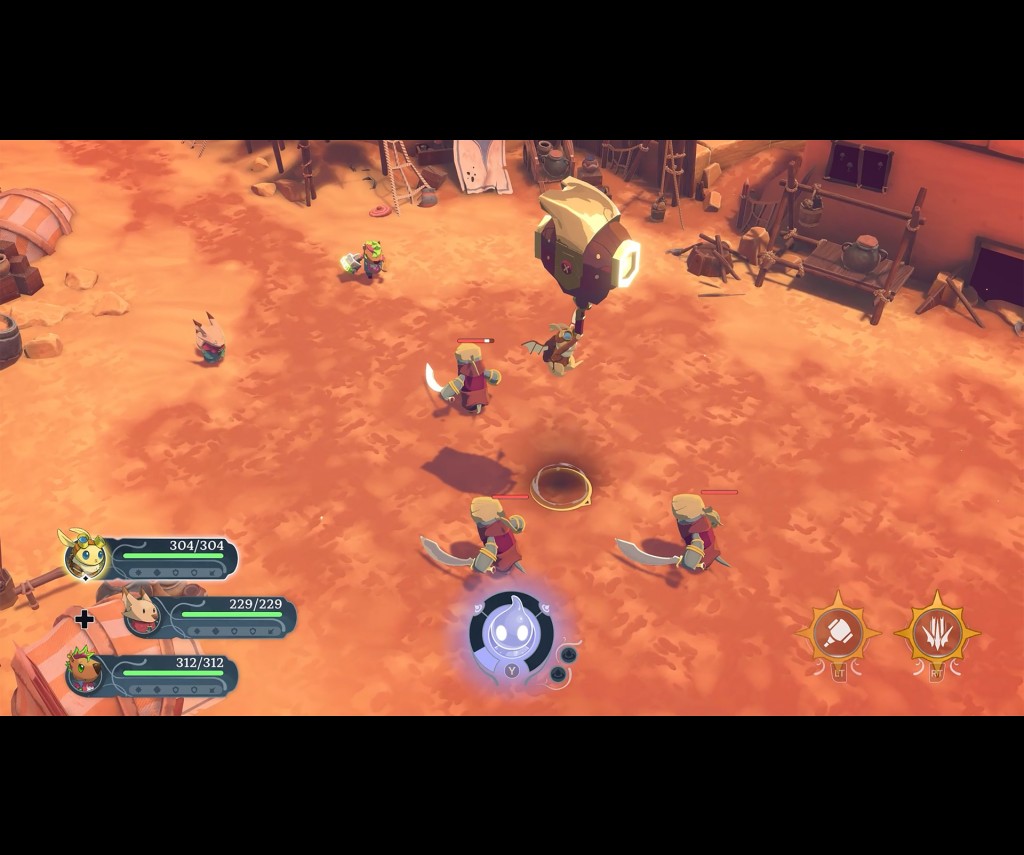Choose the goggled yellow rabbit hero portrait
Image resolution: width=1024 pixels, height=855 pixels.
(x=85, y=556)
